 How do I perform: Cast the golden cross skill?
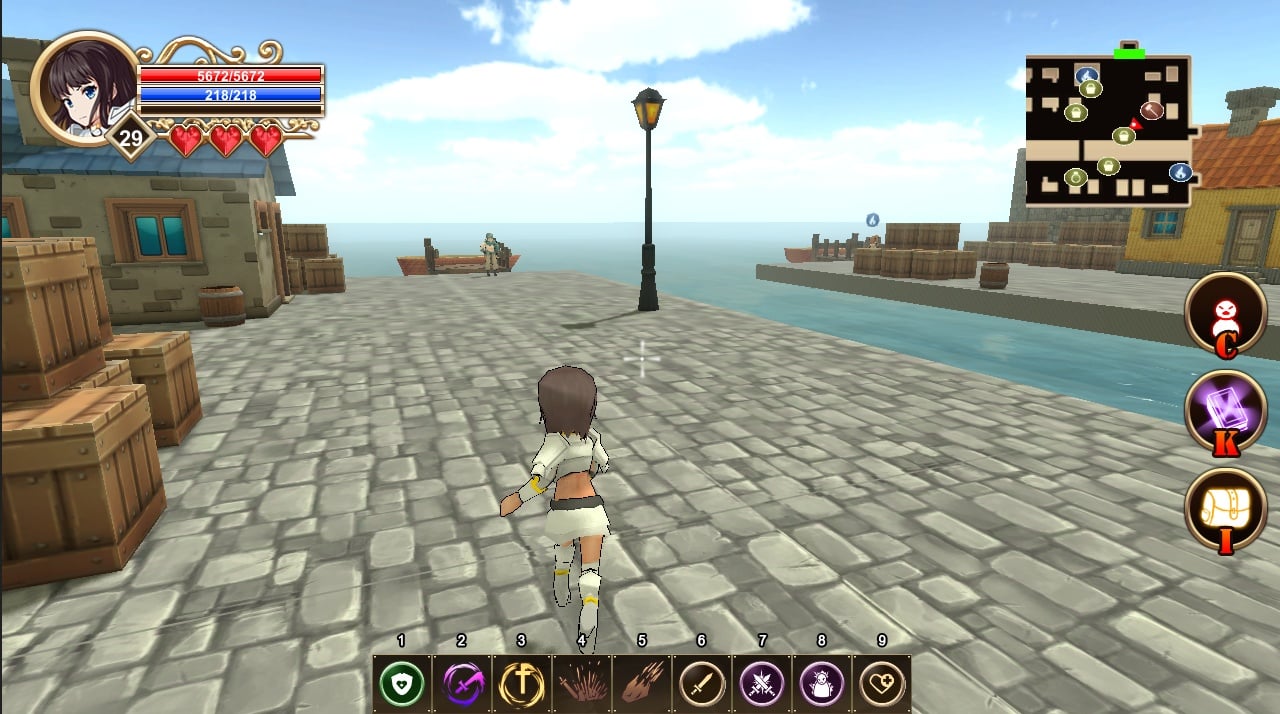(x=522, y=685)
